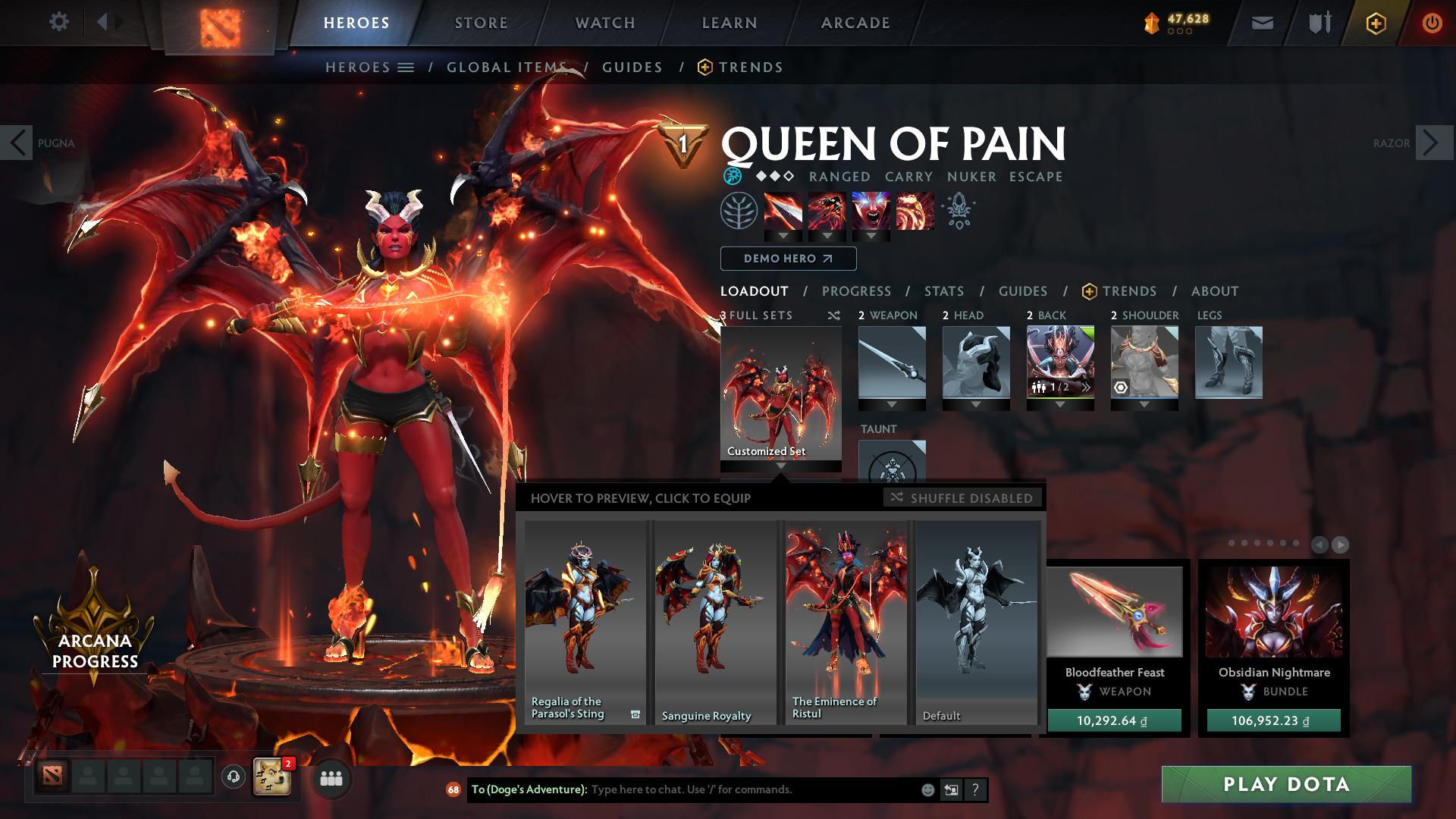Select the Blink ability icon
This screenshot has height=819, width=1456.
pos(827,212)
